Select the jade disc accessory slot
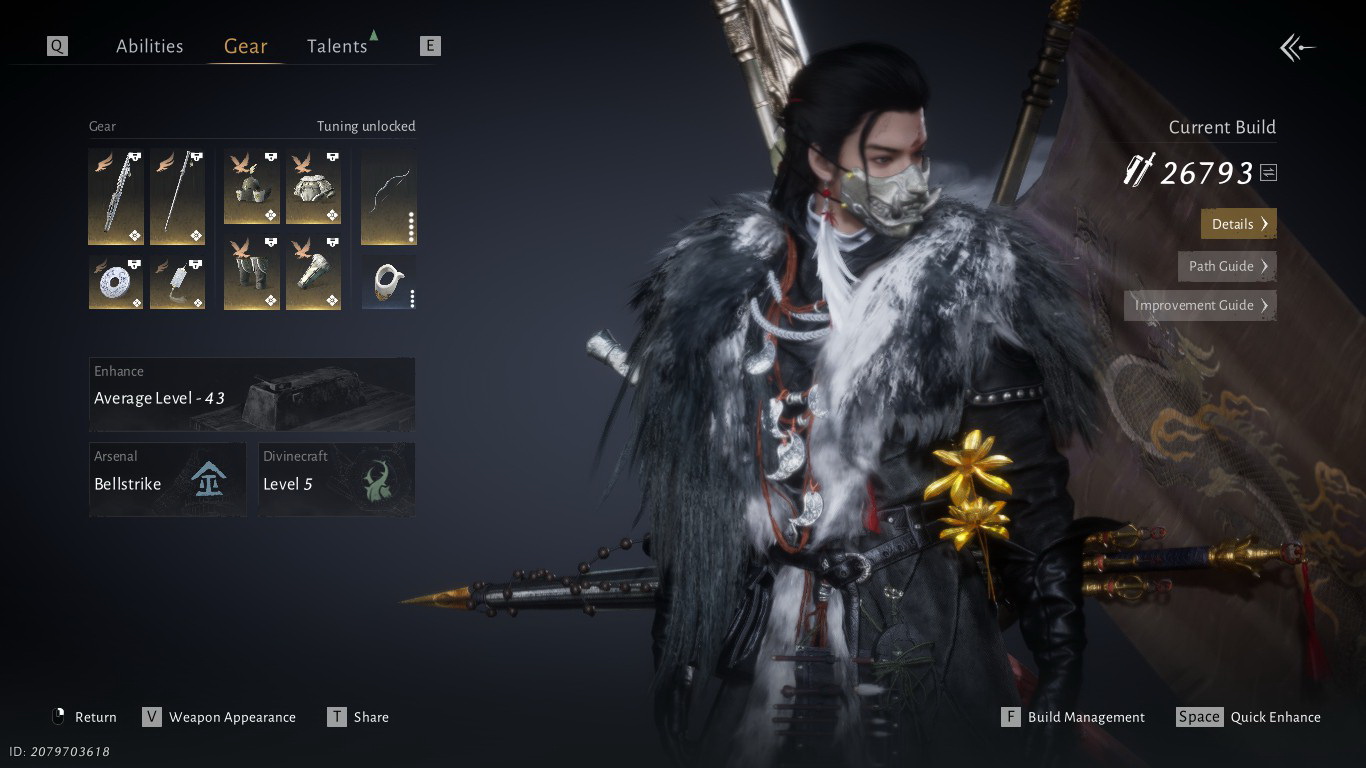This screenshot has width=1366, height=768. (116, 283)
